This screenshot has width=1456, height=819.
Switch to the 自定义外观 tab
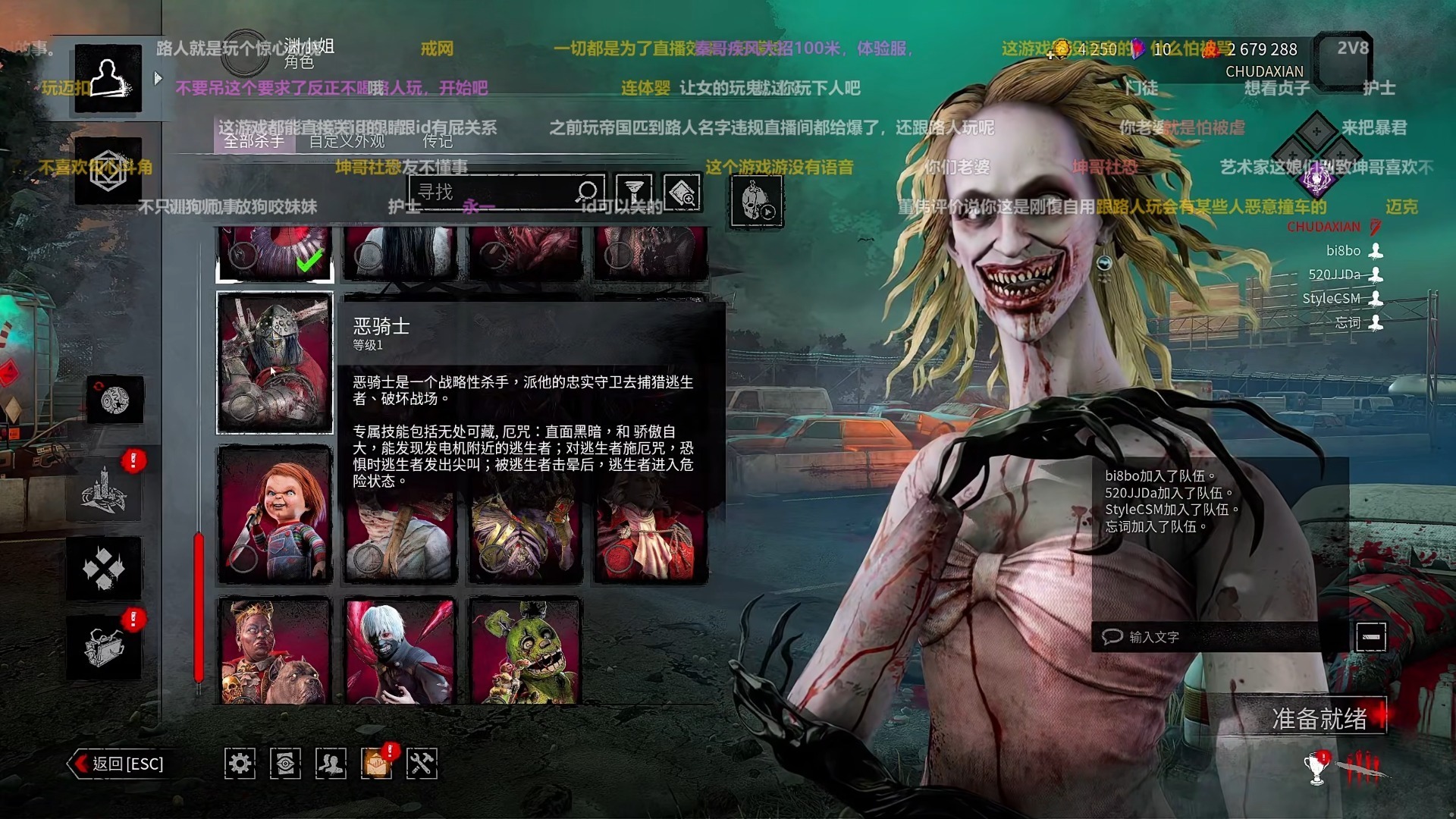pos(345,142)
